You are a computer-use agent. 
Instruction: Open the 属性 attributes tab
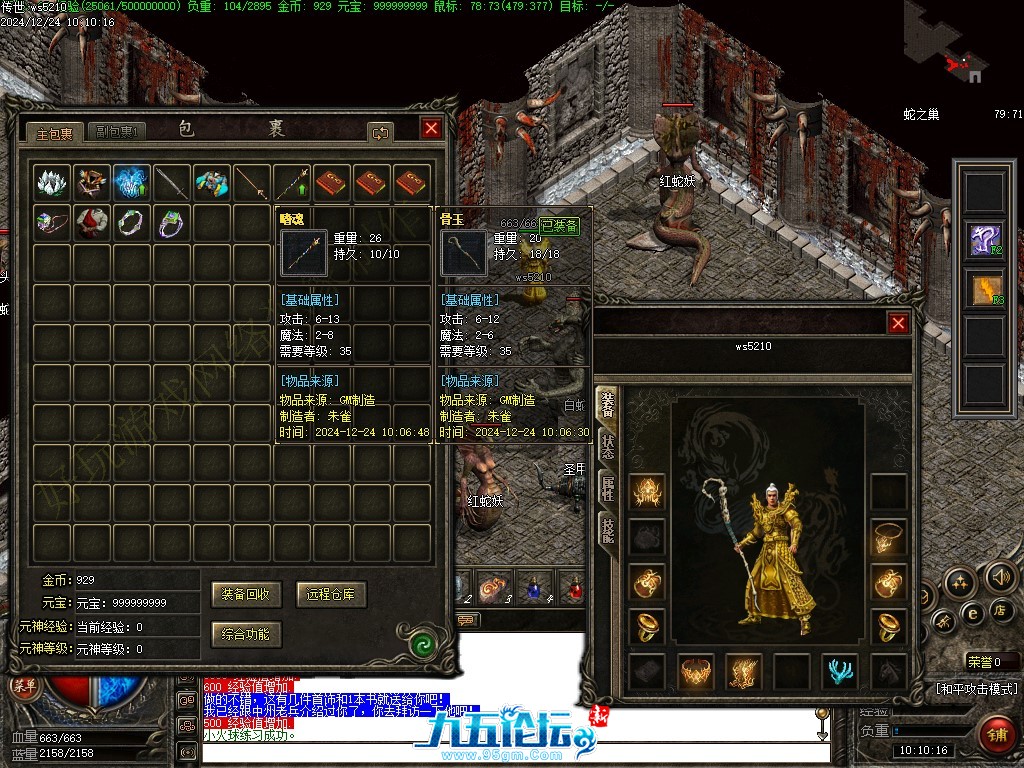point(607,489)
